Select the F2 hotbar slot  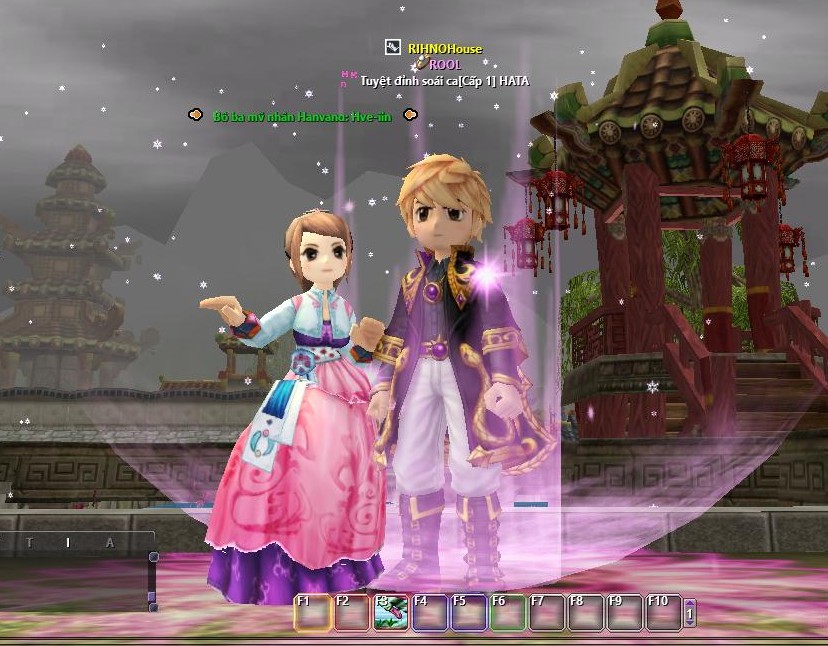(x=352, y=612)
